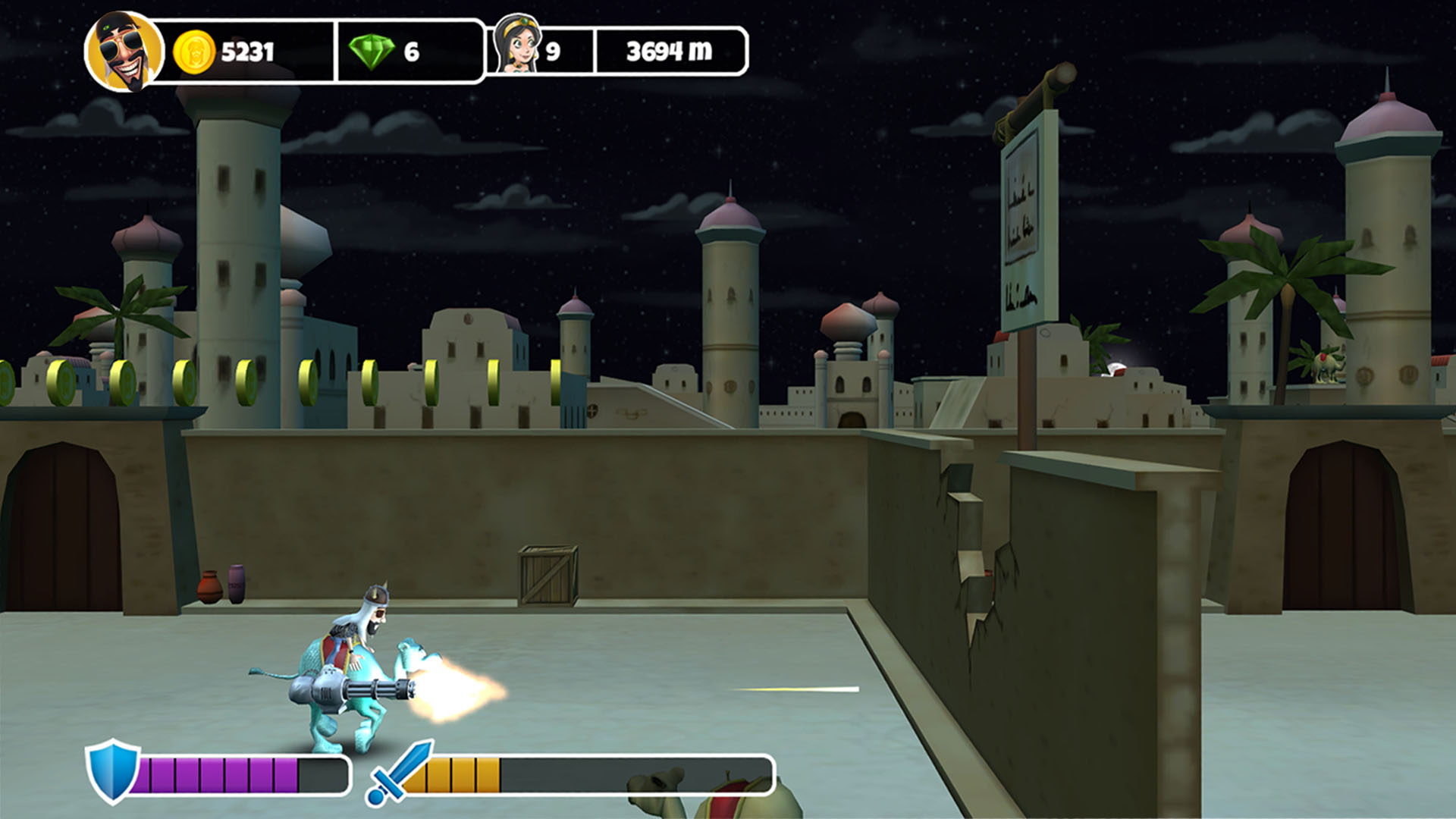Activate the blue sword icon
1456x819 pixels.
(x=398, y=773)
